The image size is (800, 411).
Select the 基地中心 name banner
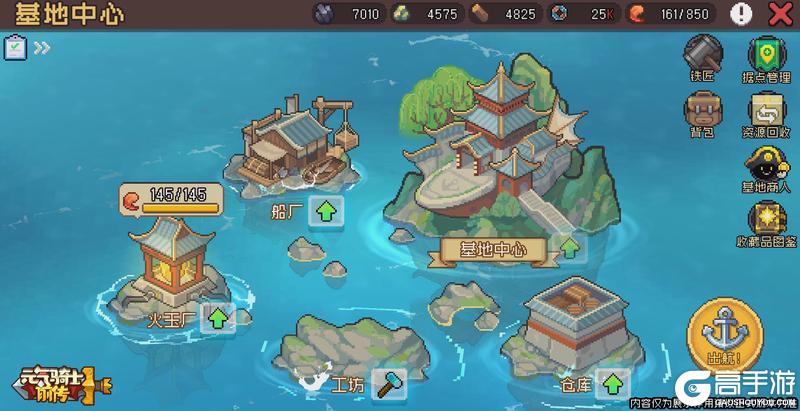point(486,250)
